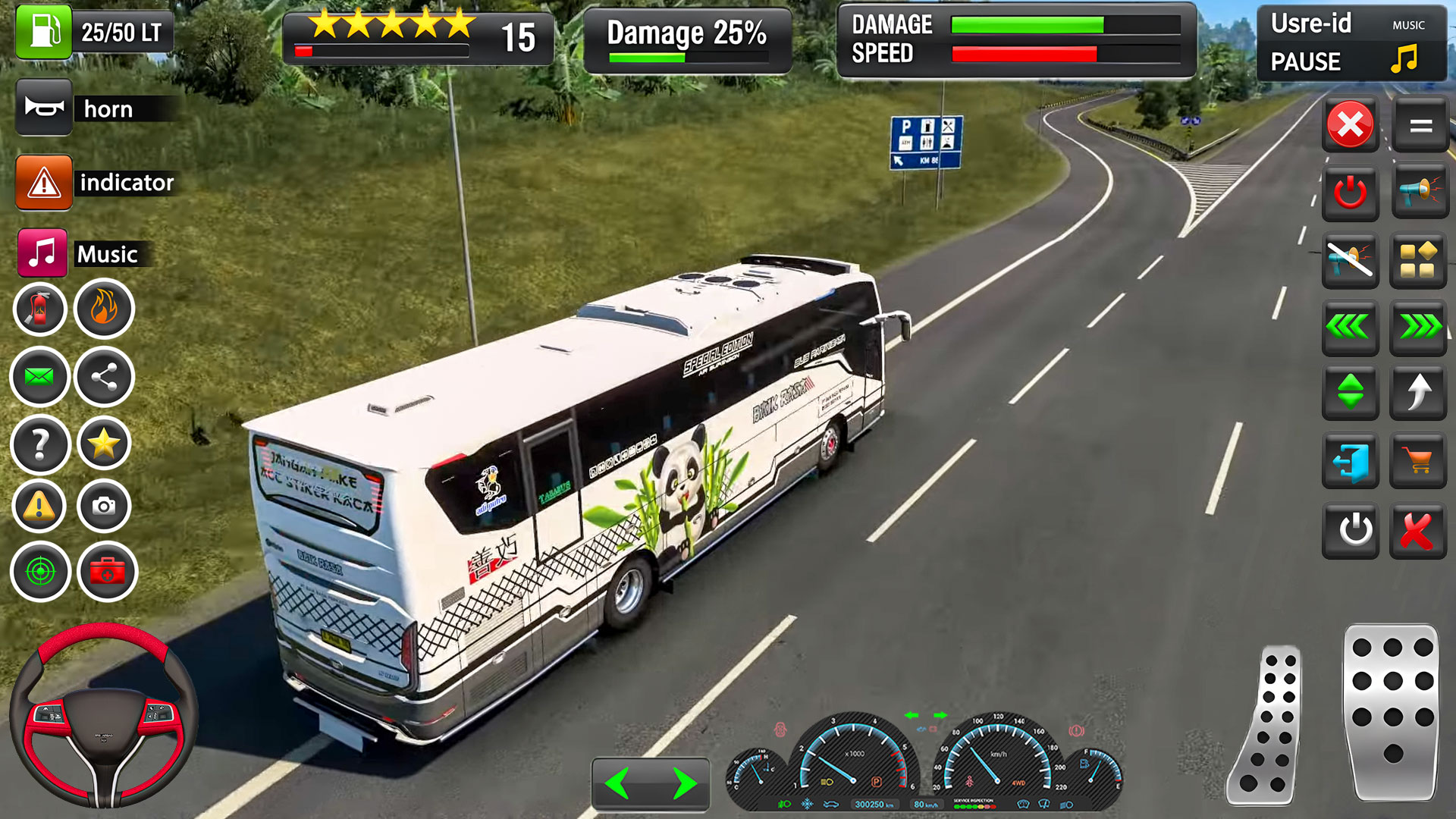Hit the red power button
1456x819 pixels.
pos(1350,193)
